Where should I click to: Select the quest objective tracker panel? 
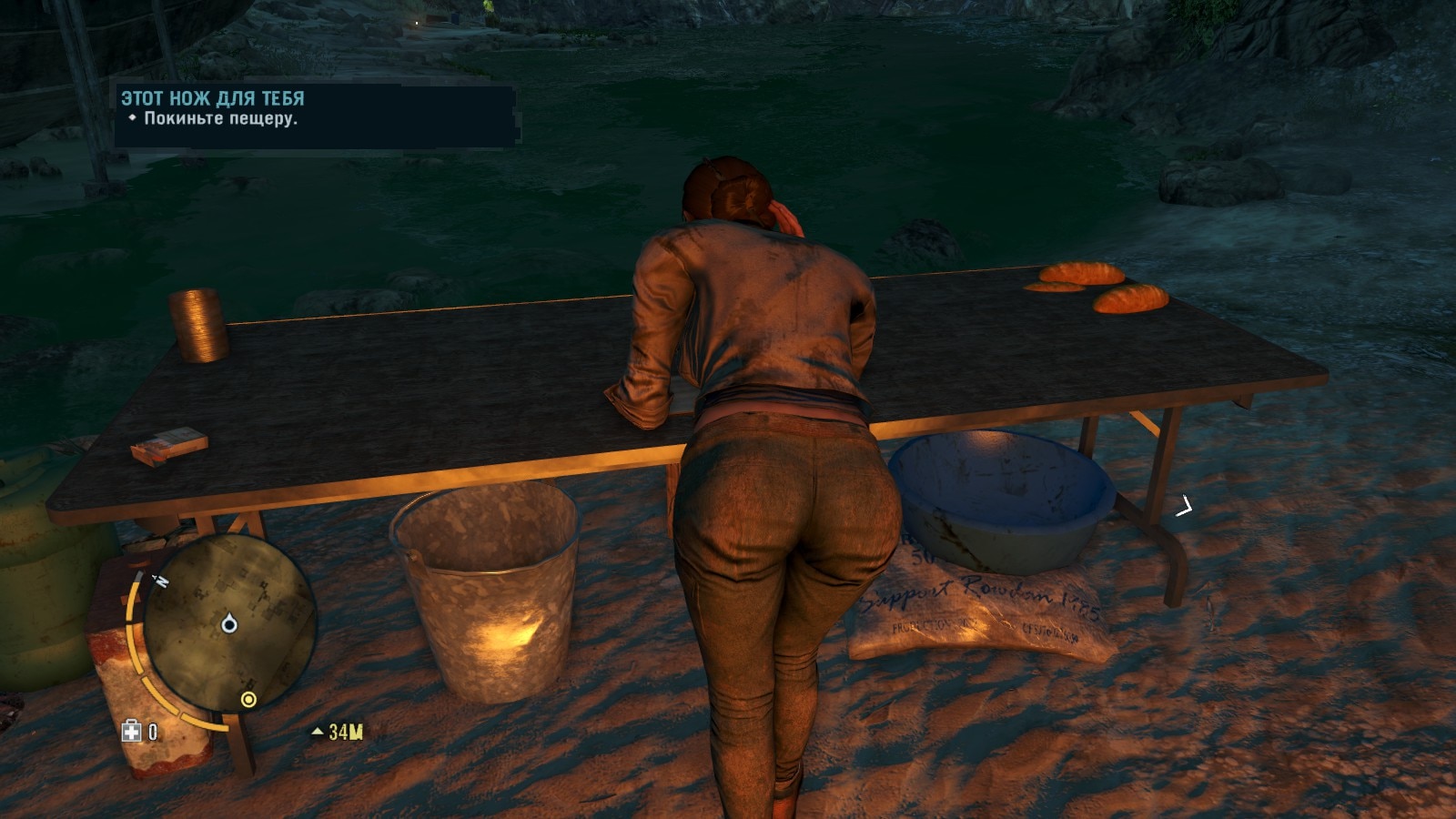(316, 116)
